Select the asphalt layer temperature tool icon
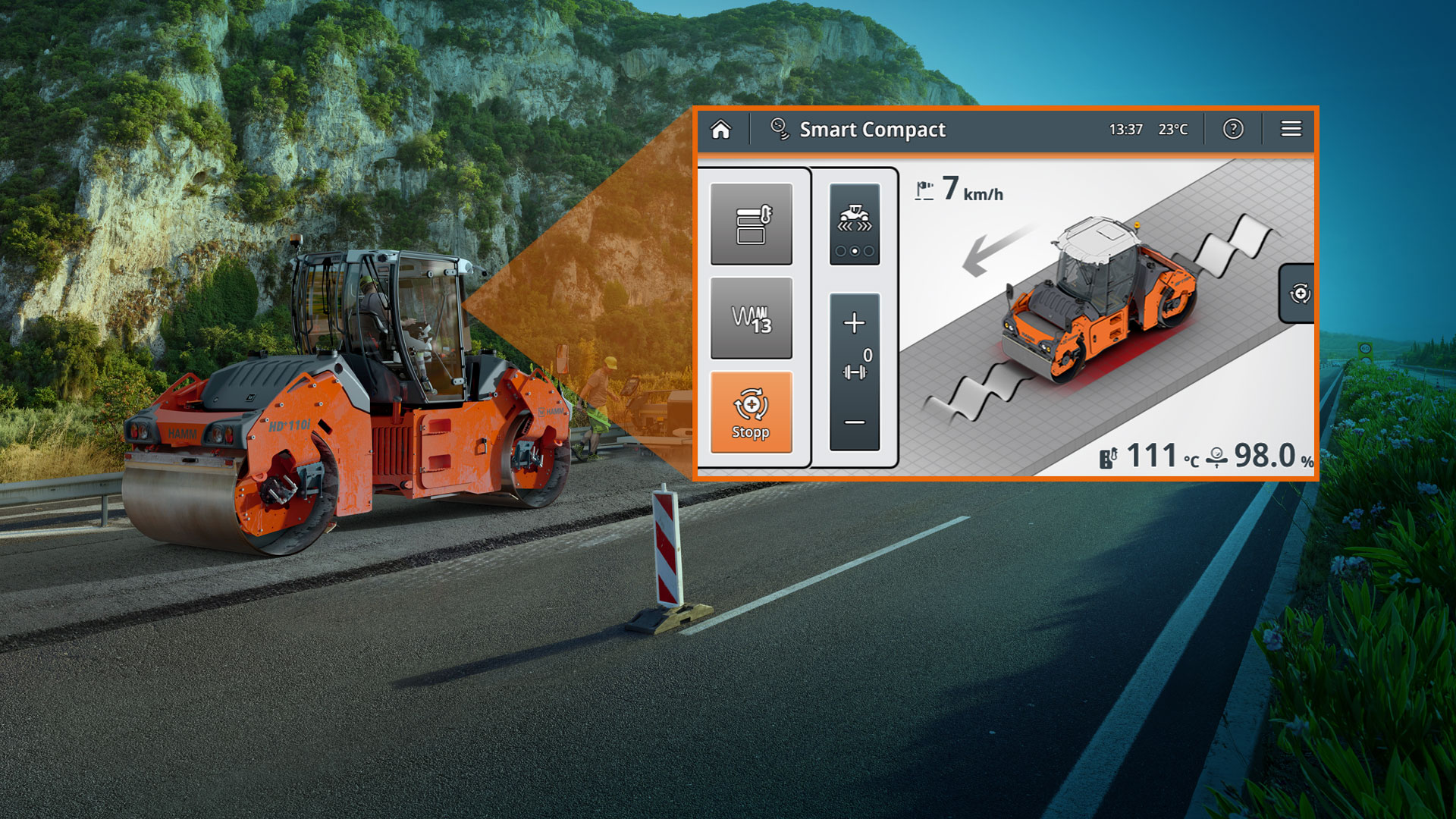This screenshot has height=819, width=1456. coord(750,225)
